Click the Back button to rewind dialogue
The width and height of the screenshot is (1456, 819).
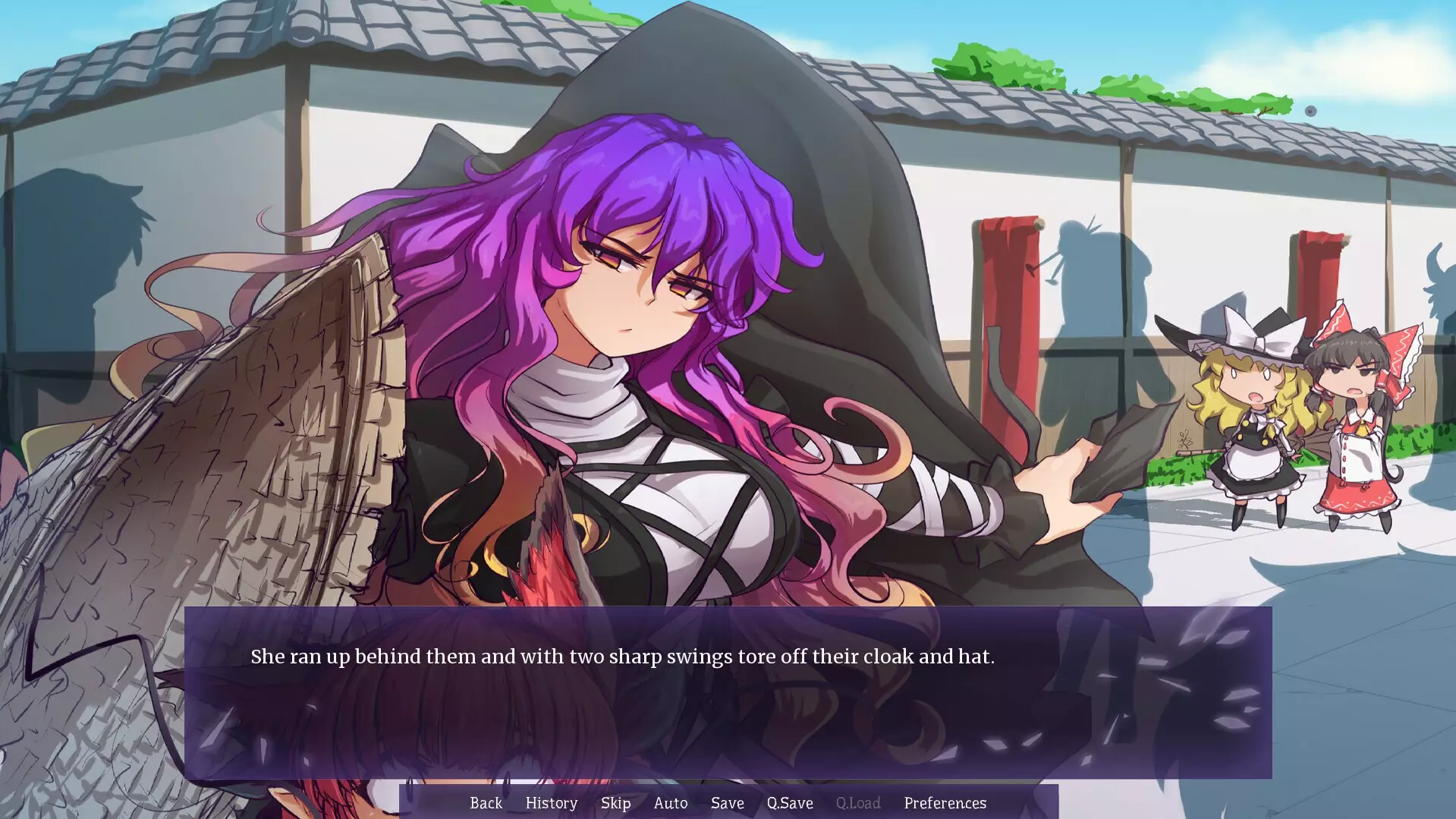point(486,803)
